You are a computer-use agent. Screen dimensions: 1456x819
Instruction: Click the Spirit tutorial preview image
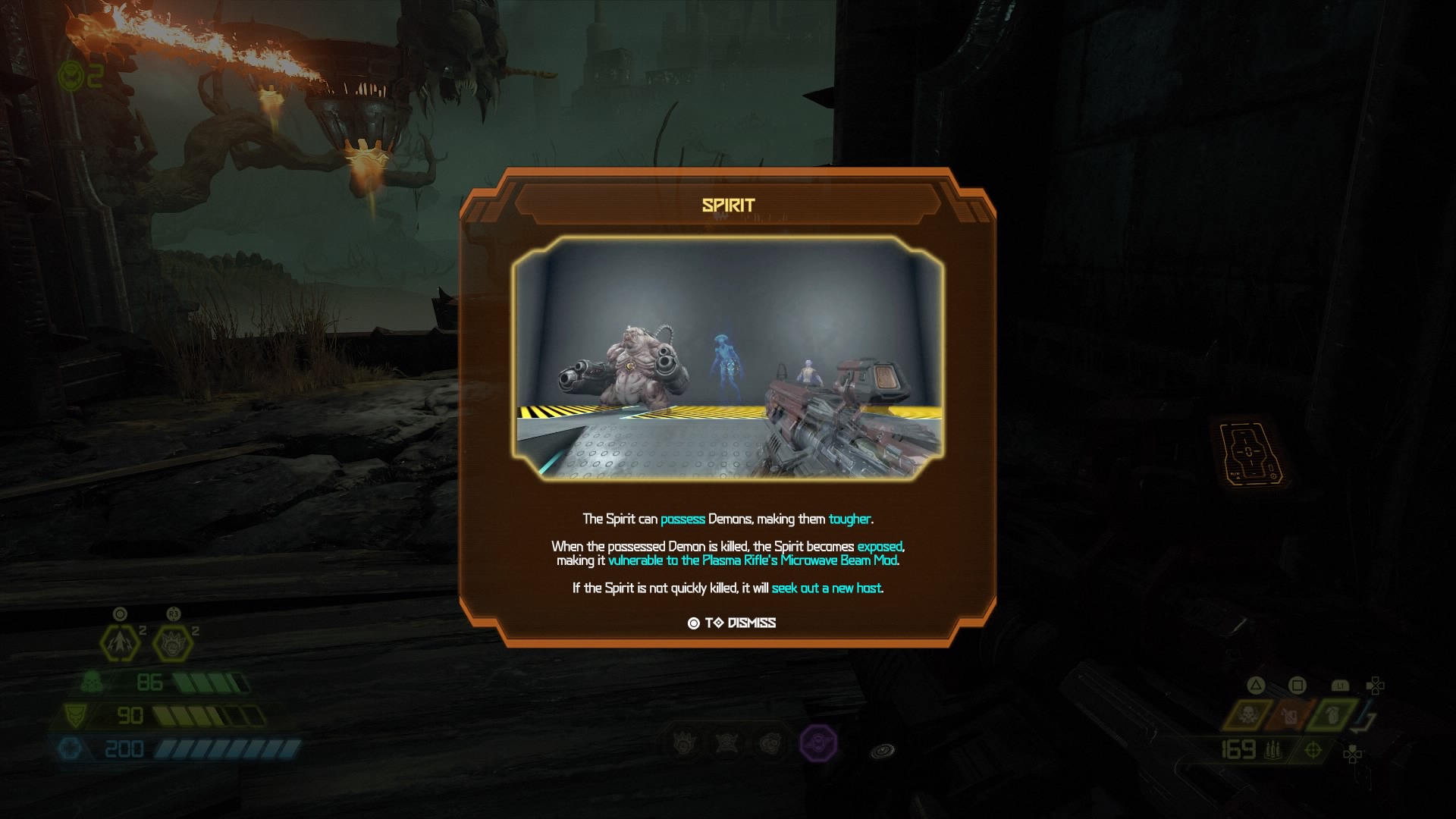click(728, 358)
